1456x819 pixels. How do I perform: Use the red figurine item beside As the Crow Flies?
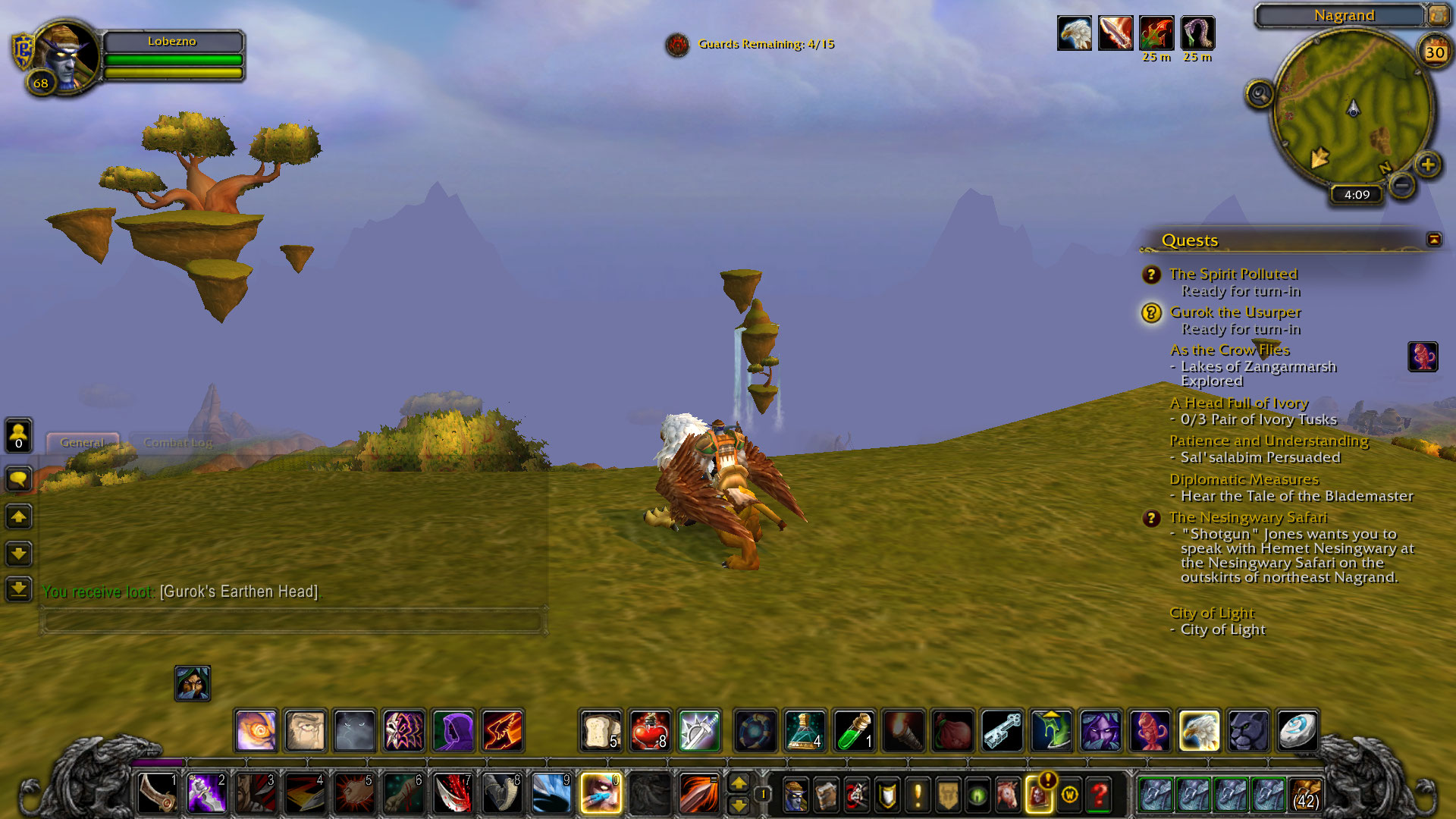point(1423,356)
